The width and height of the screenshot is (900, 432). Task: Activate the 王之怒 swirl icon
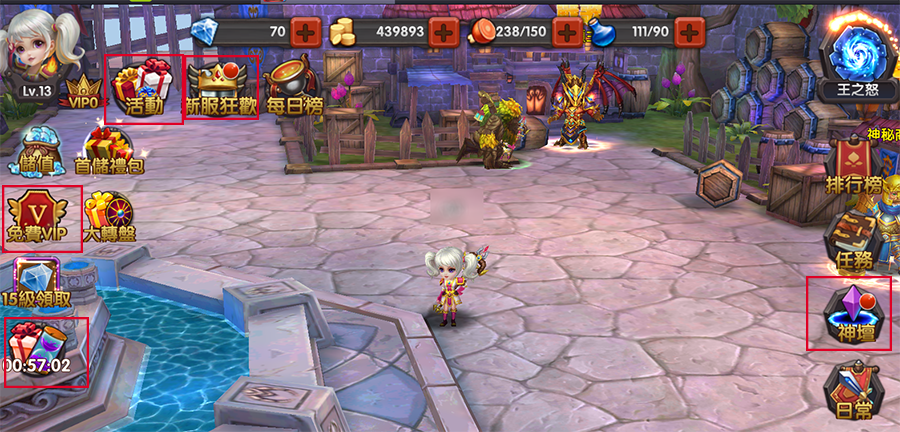pos(857,58)
